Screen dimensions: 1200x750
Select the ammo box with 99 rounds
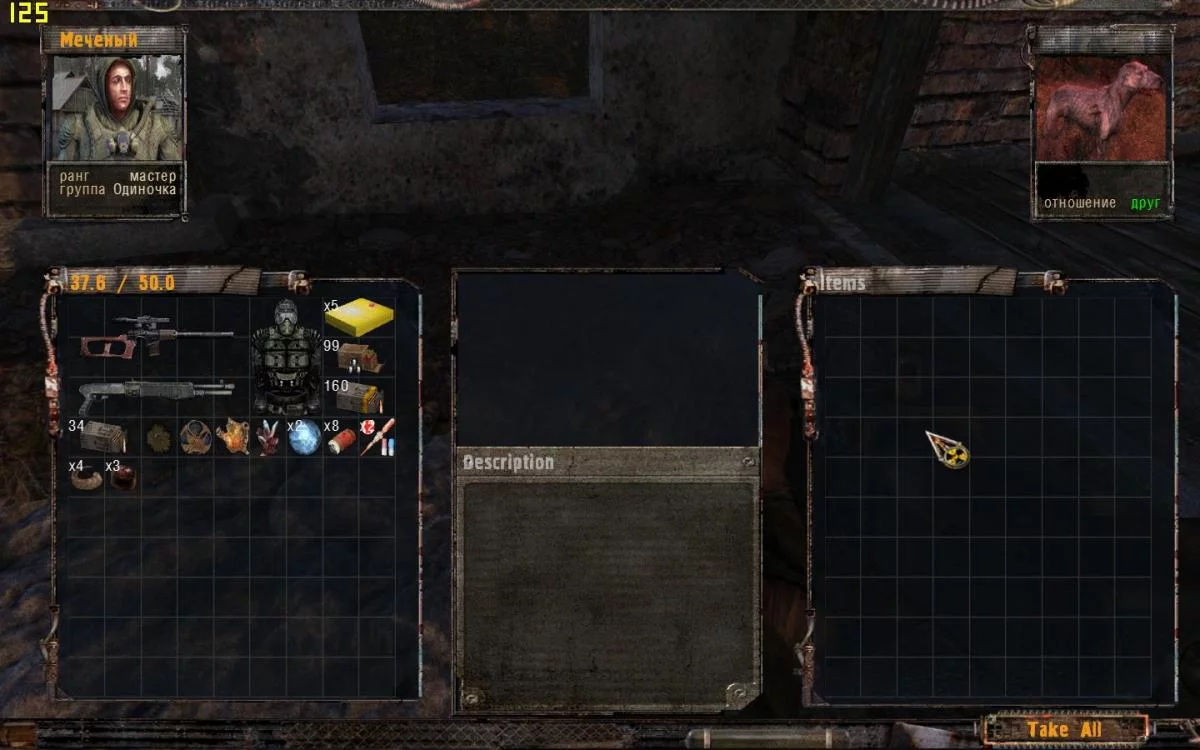[360, 357]
